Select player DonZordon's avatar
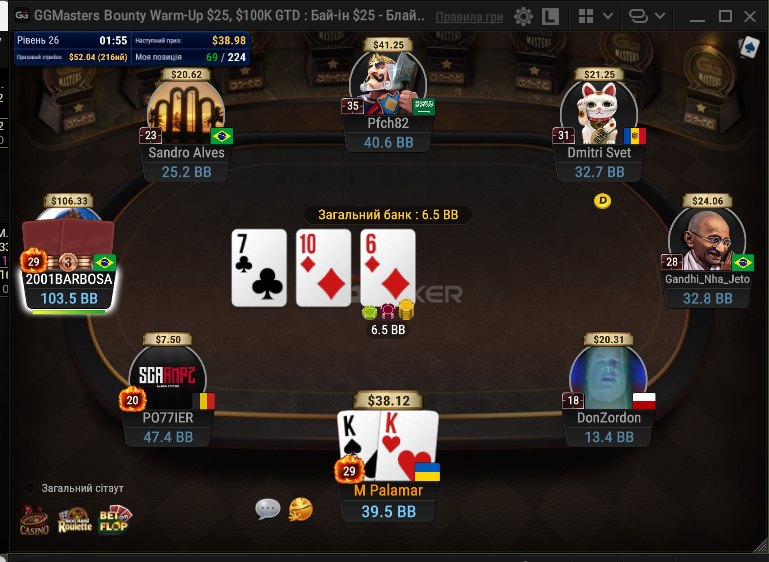Viewport: 769px width, 562px height. pyautogui.click(x=608, y=378)
